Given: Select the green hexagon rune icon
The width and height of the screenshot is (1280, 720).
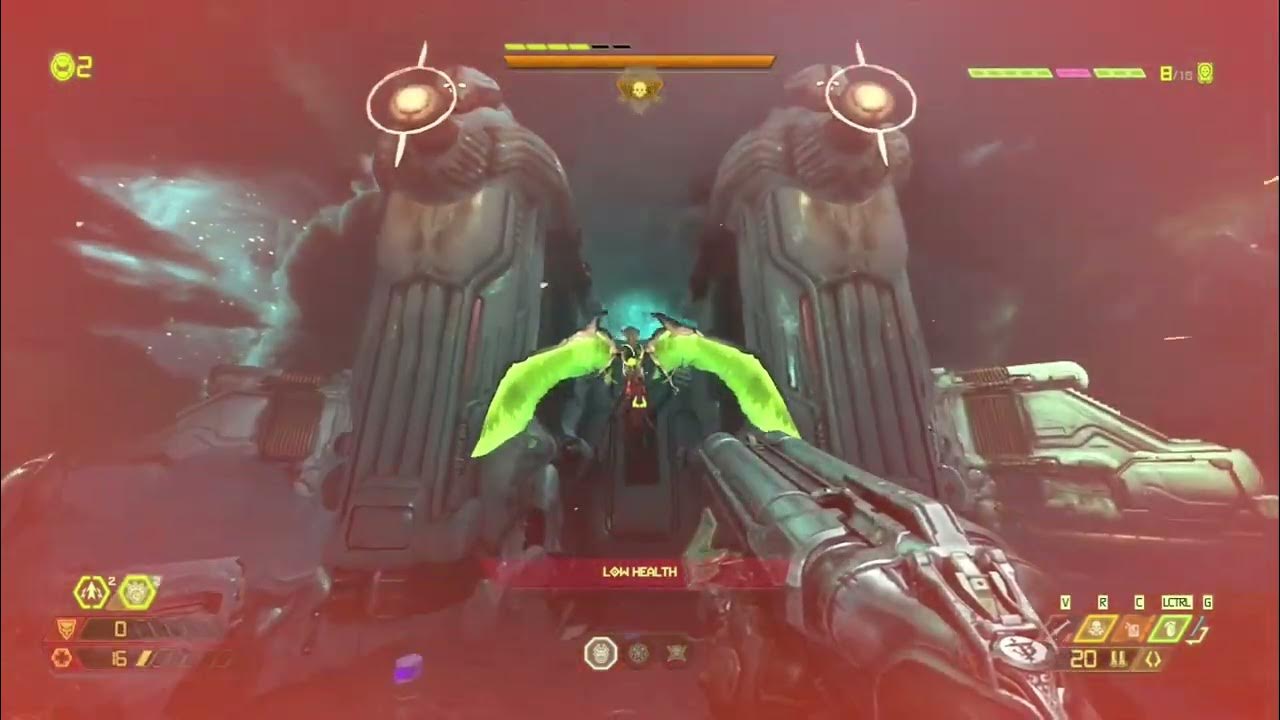Looking at the screenshot, I should 137,593.
